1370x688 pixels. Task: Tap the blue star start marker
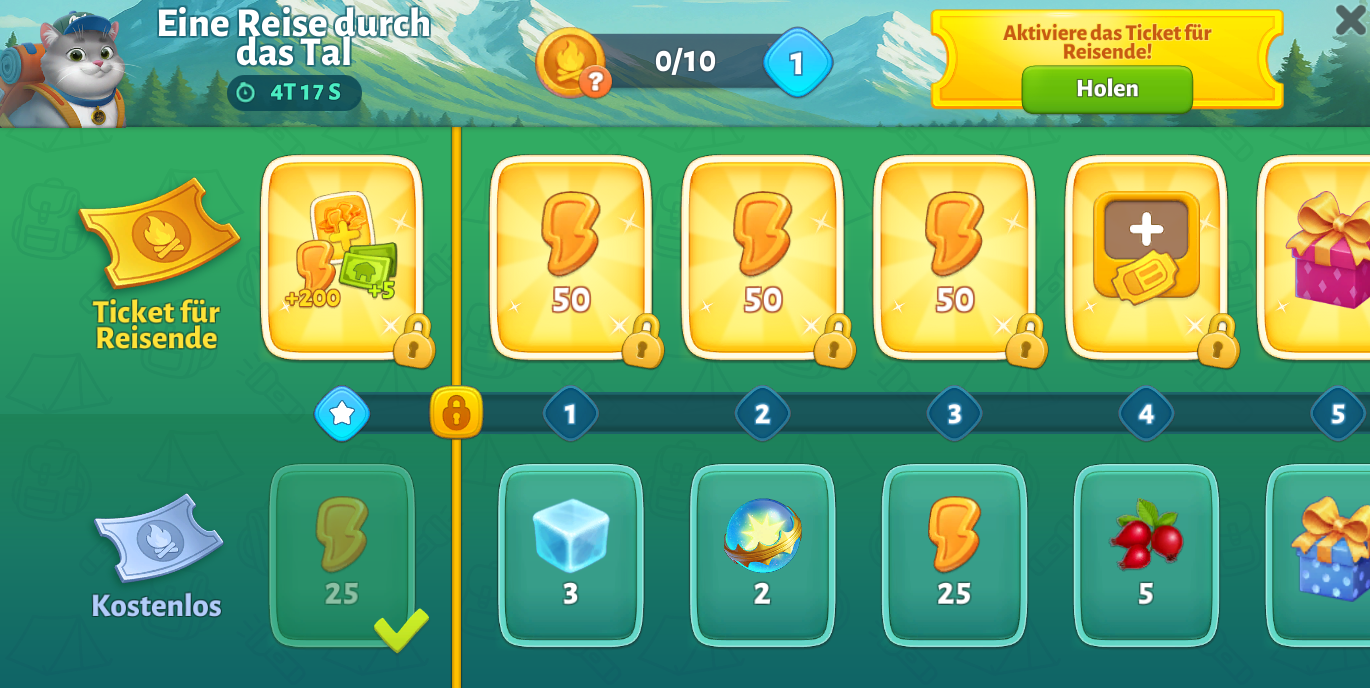click(342, 413)
